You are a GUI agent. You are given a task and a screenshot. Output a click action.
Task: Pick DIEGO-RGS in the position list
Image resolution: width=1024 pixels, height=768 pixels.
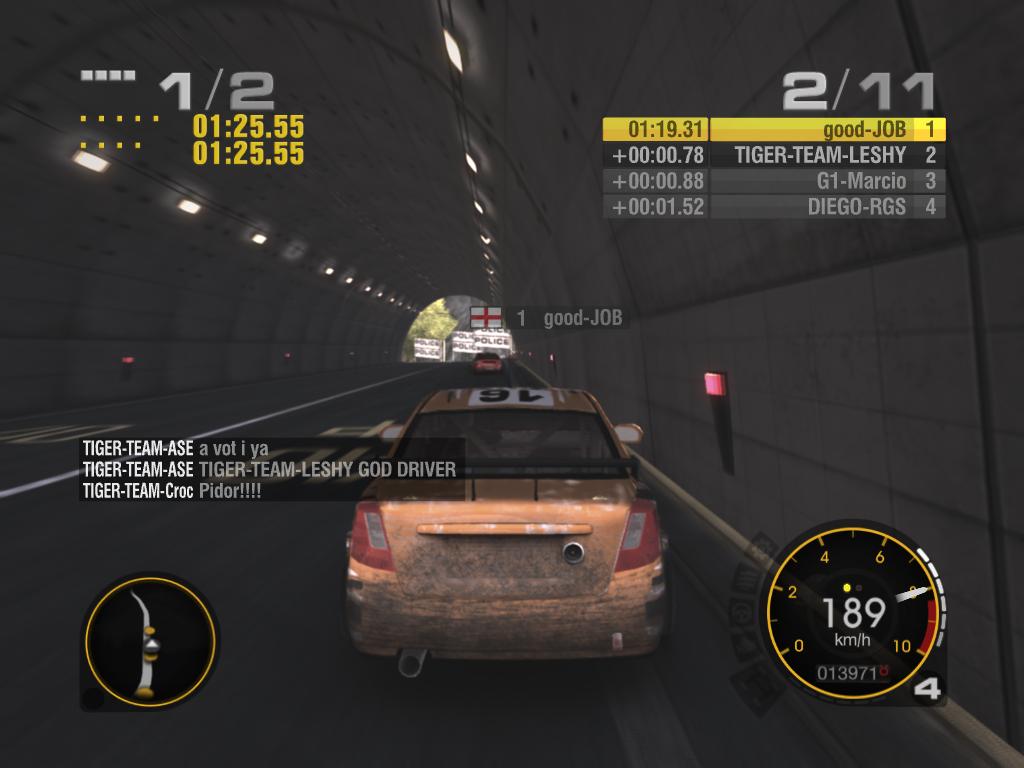[774, 207]
